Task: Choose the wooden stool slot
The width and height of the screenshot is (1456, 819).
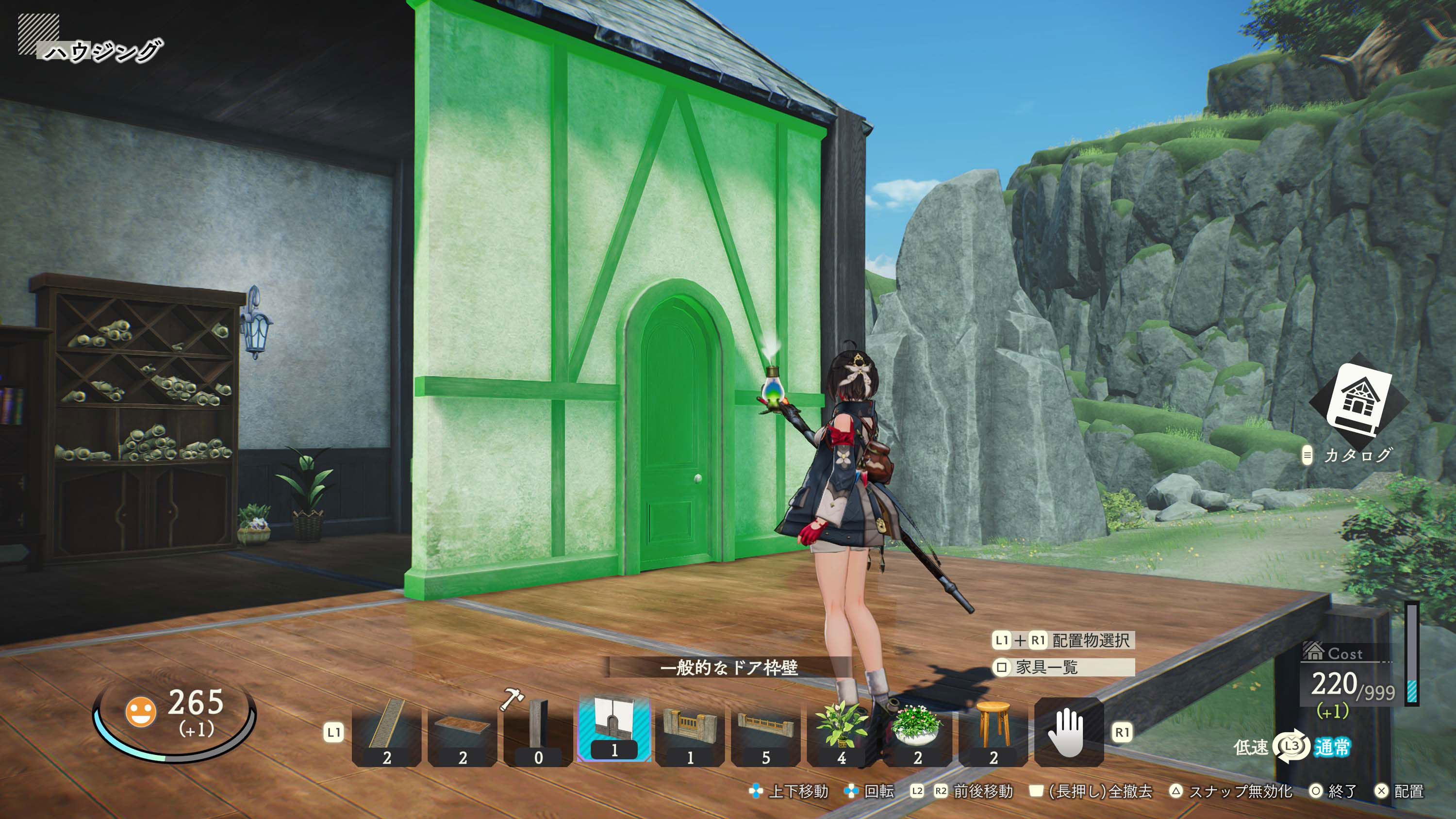Action: click(993, 732)
